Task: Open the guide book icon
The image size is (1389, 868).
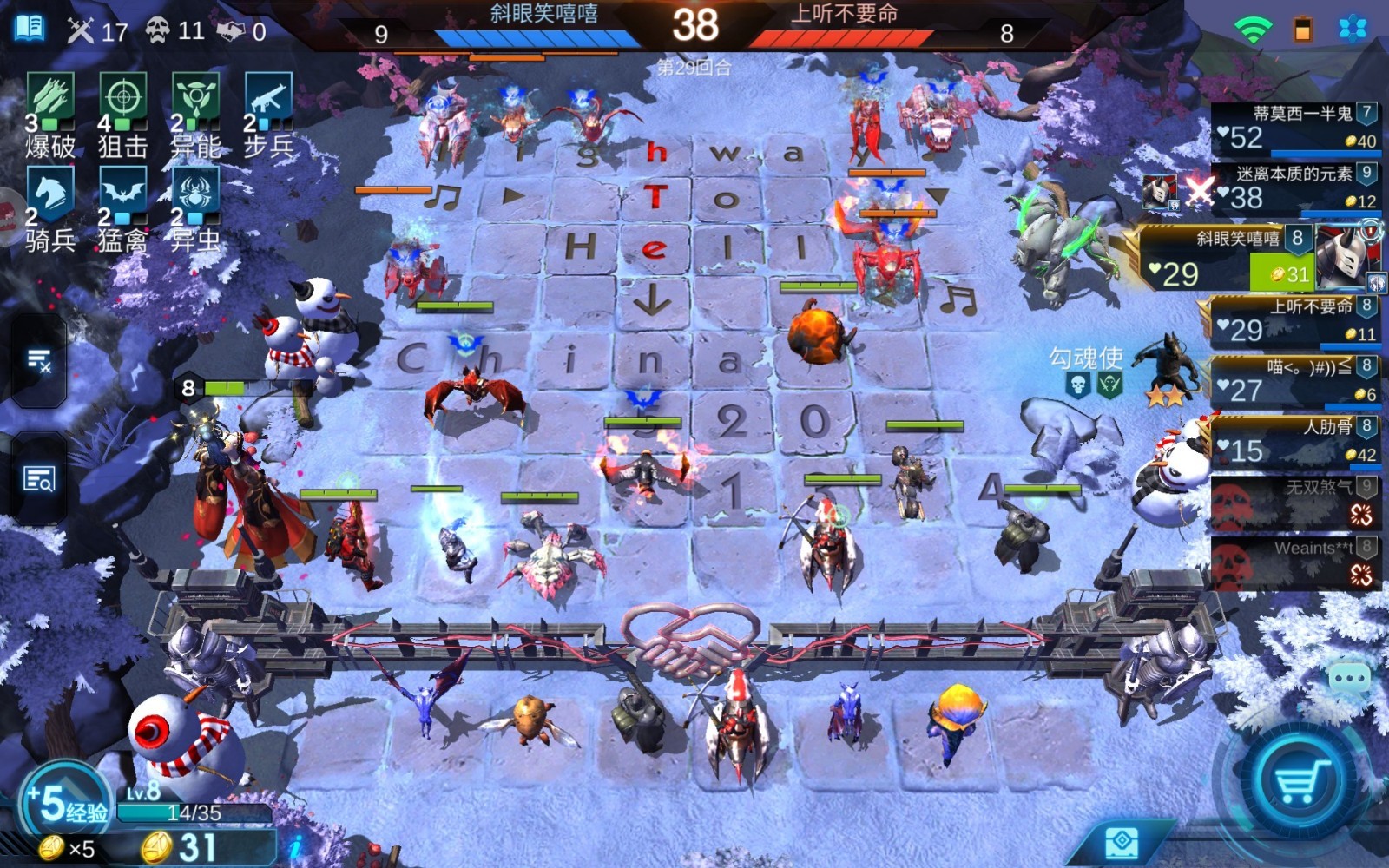Action: pyautogui.click(x=30, y=28)
